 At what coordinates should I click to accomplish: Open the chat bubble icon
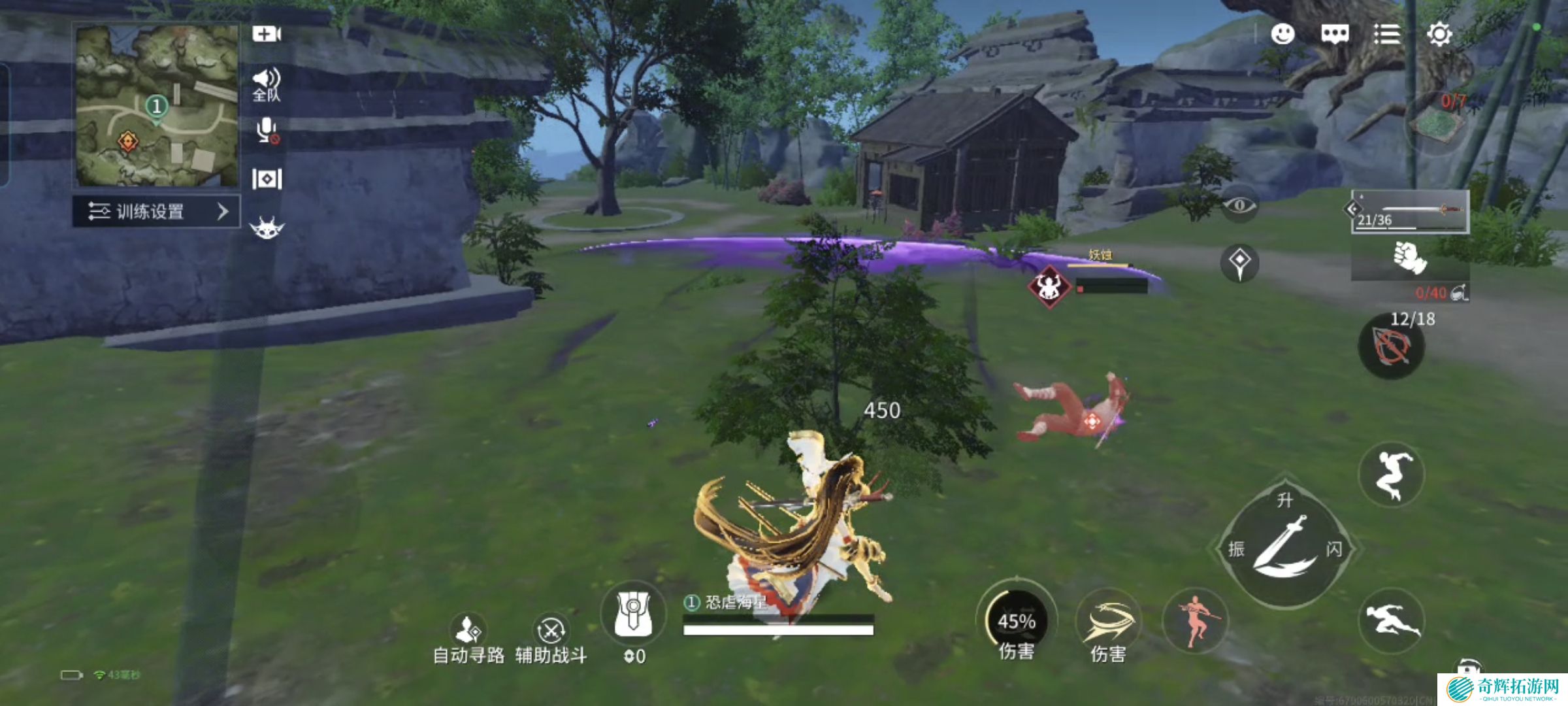click(1335, 34)
